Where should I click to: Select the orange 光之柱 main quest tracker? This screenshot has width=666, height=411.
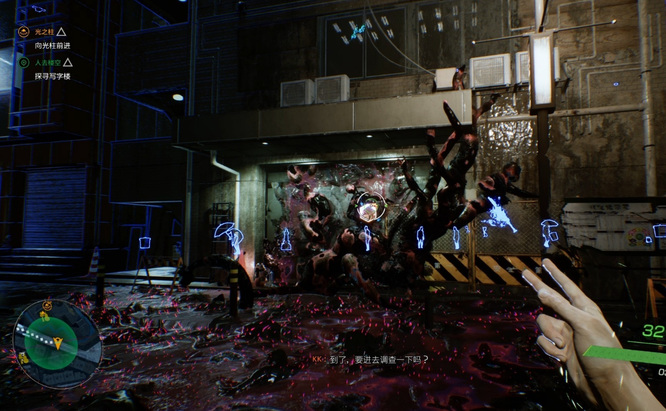click(x=42, y=32)
